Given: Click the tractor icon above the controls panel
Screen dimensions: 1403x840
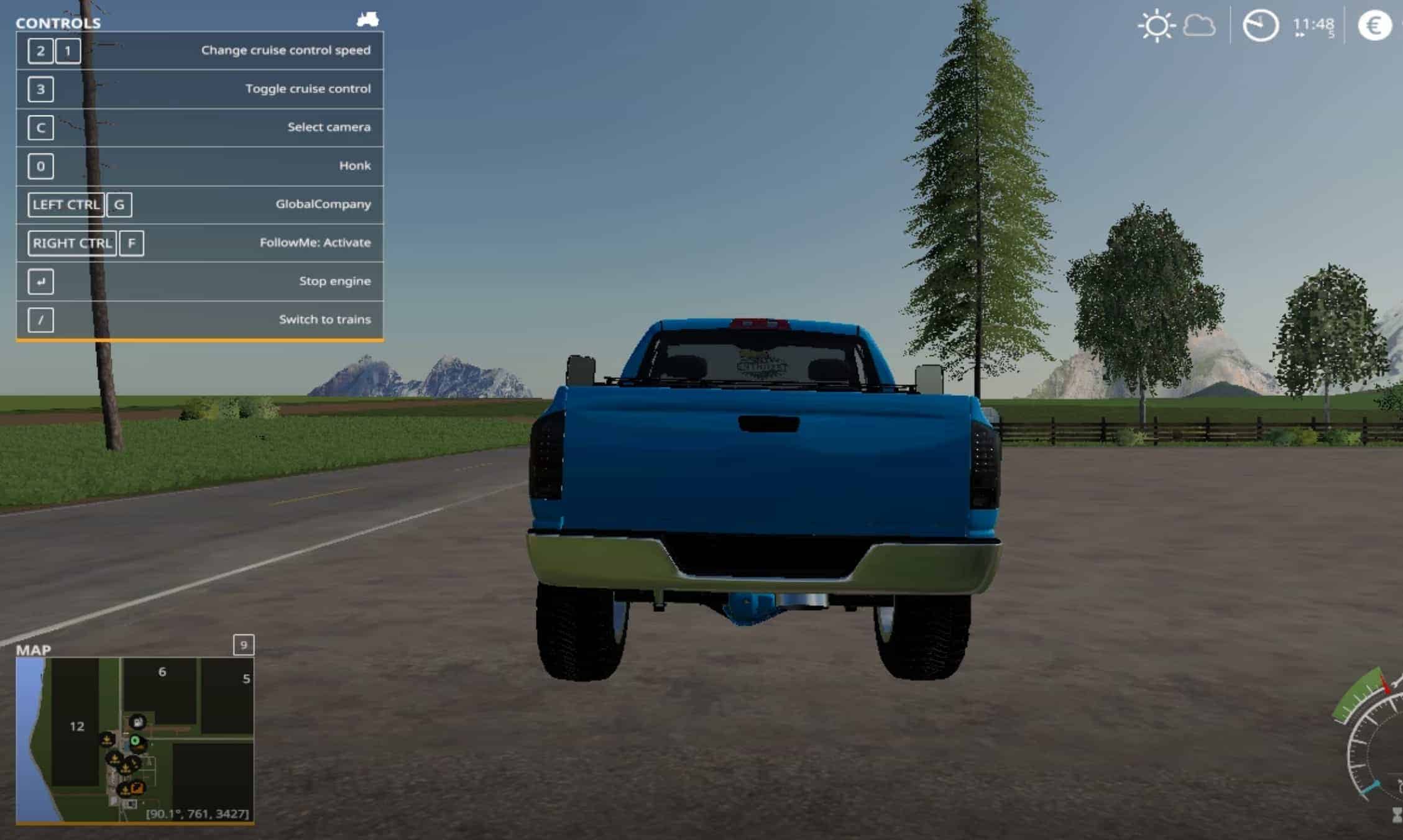Looking at the screenshot, I should pos(367,20).
